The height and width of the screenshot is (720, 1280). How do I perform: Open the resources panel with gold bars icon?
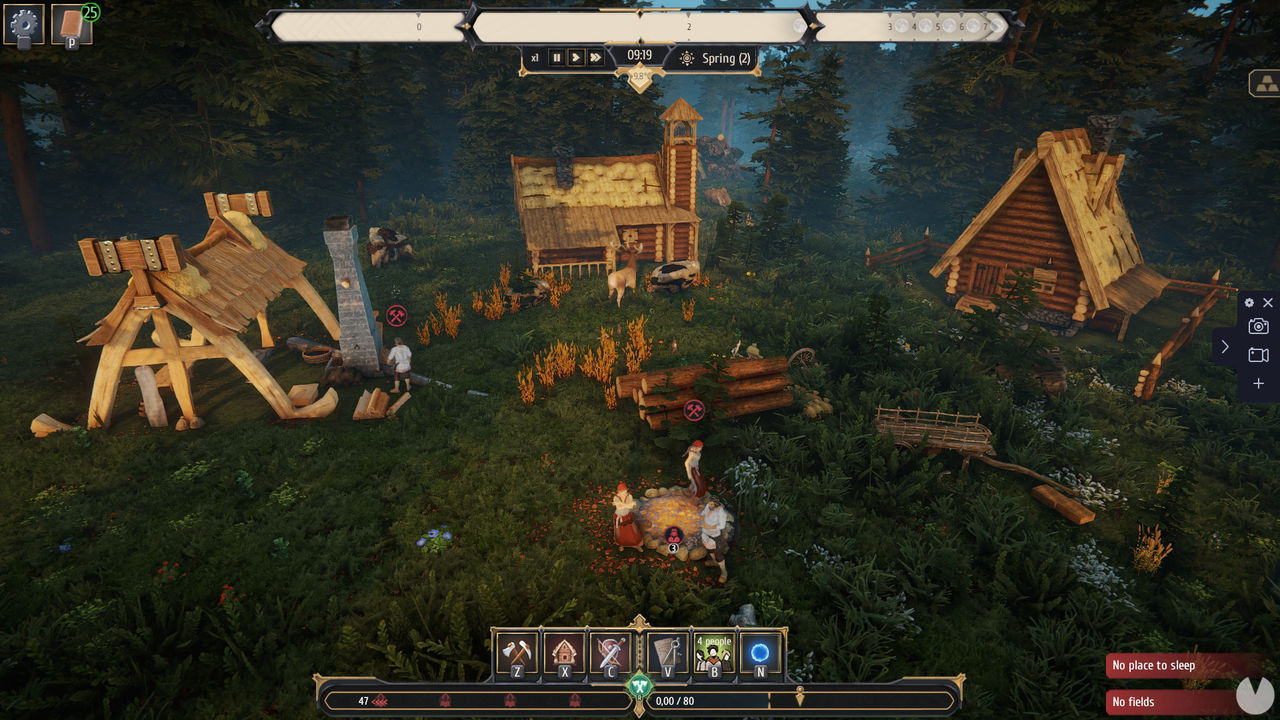pos(1265,84)
